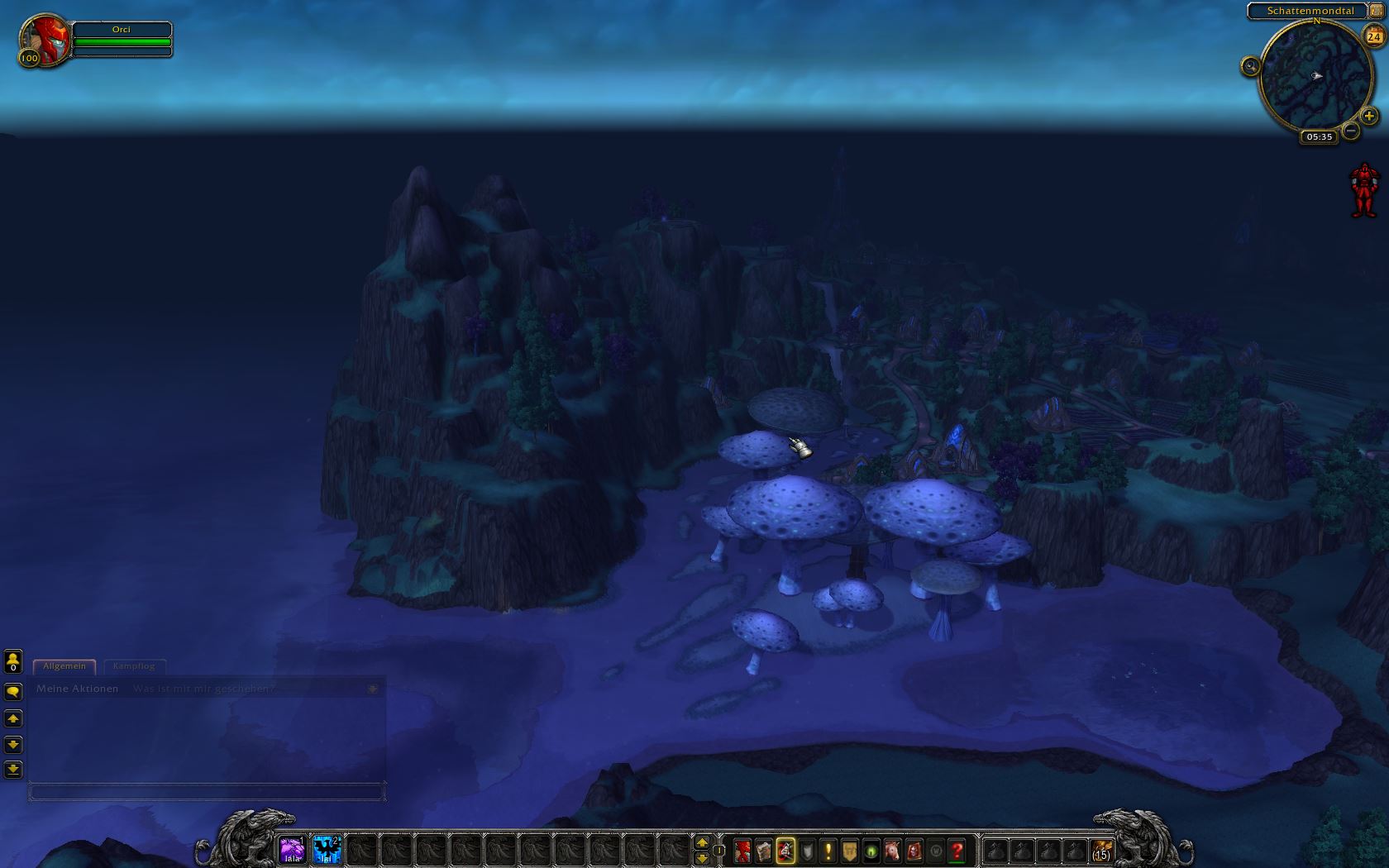Open the quest log exclamation mark button
This screenshot has height=868, width=1389.
tap(828, 851)
